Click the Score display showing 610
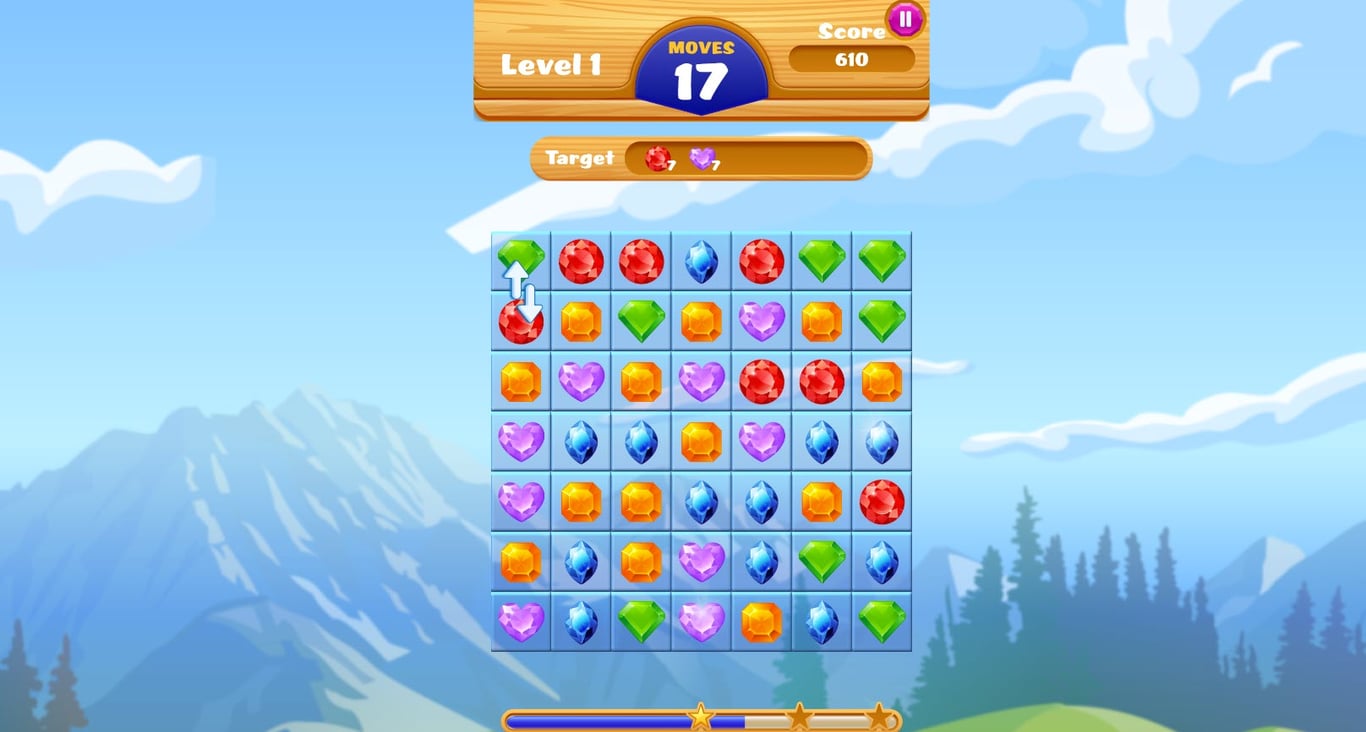This screenshot has width=1366, height=732. click(851, 60)
